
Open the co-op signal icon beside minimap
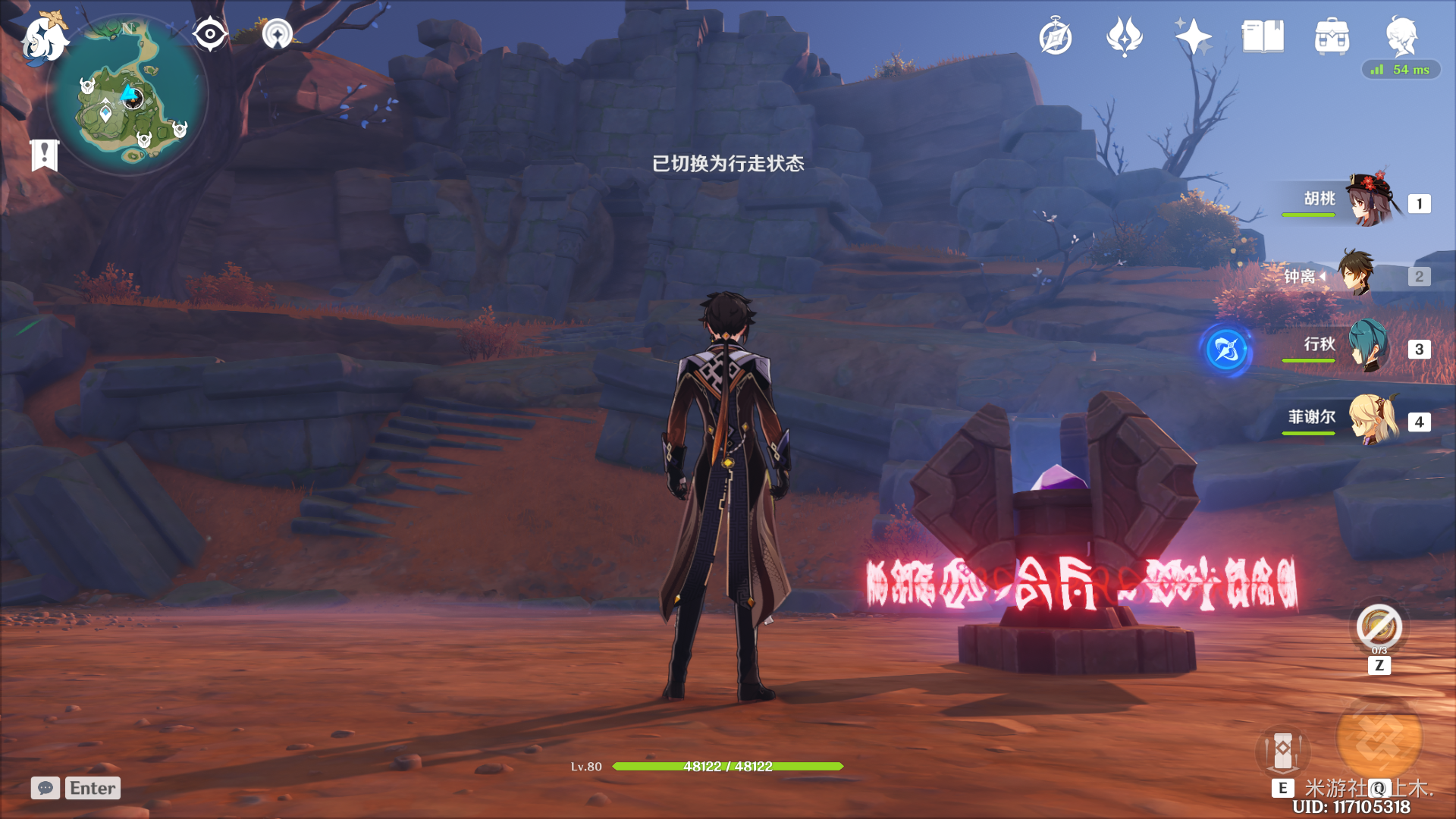point(277,35)
